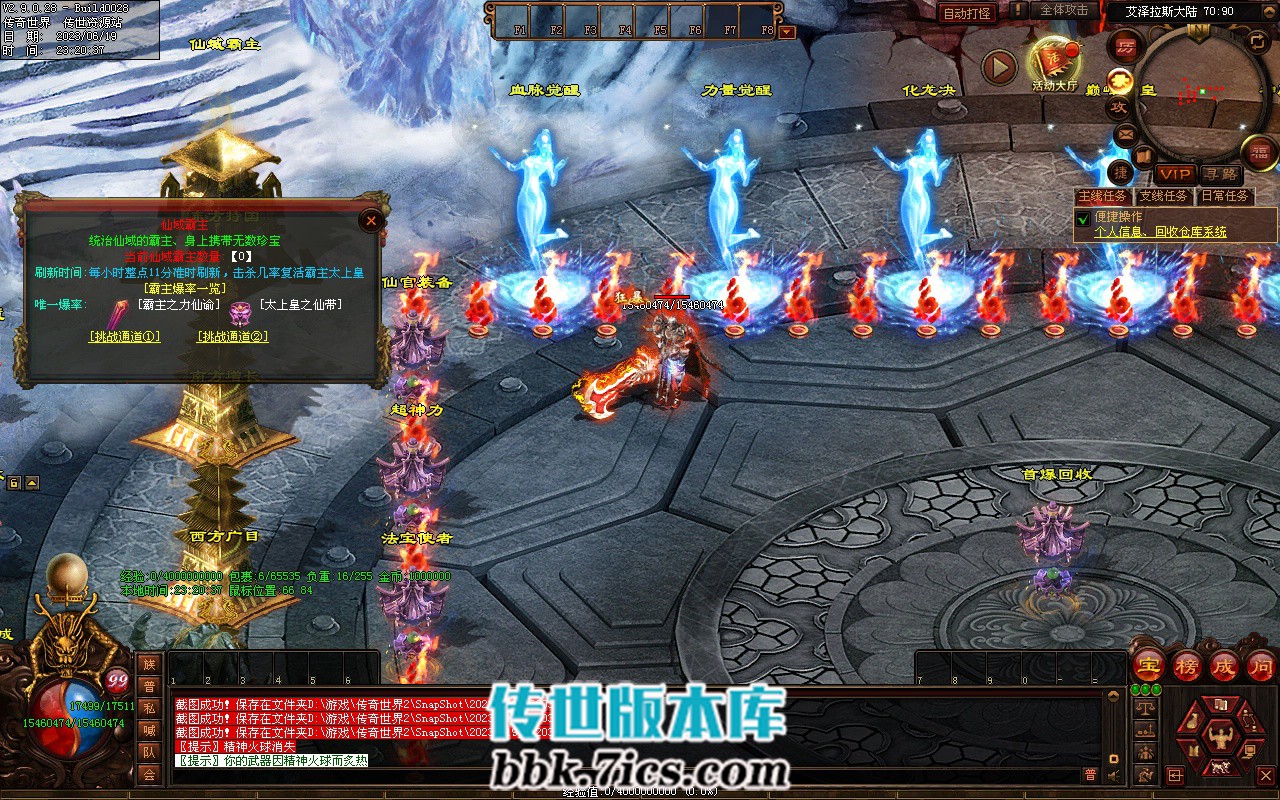Open the 福 welfare icon
Viewport: 1280px width, 800px height.
1259,152
